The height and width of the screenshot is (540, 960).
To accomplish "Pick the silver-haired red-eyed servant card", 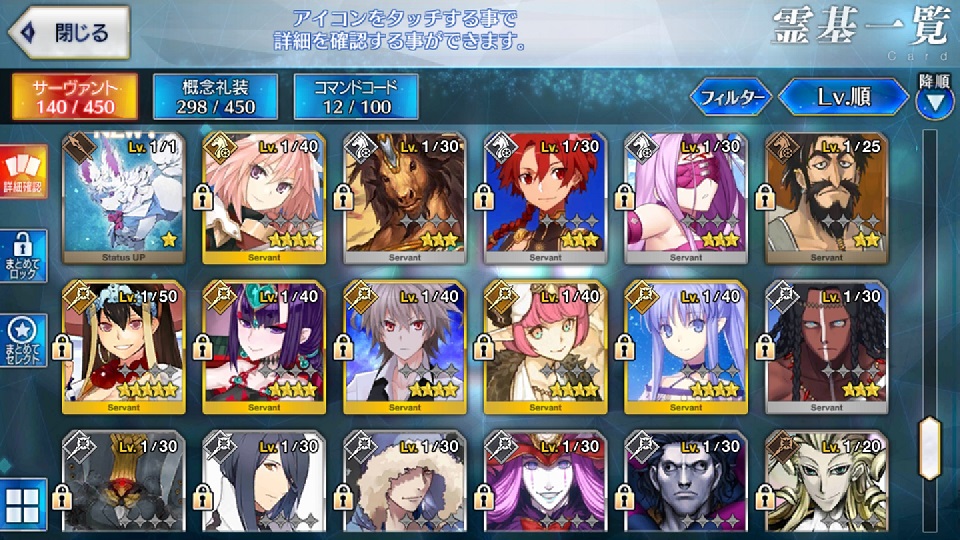I will tap(404, 346).
